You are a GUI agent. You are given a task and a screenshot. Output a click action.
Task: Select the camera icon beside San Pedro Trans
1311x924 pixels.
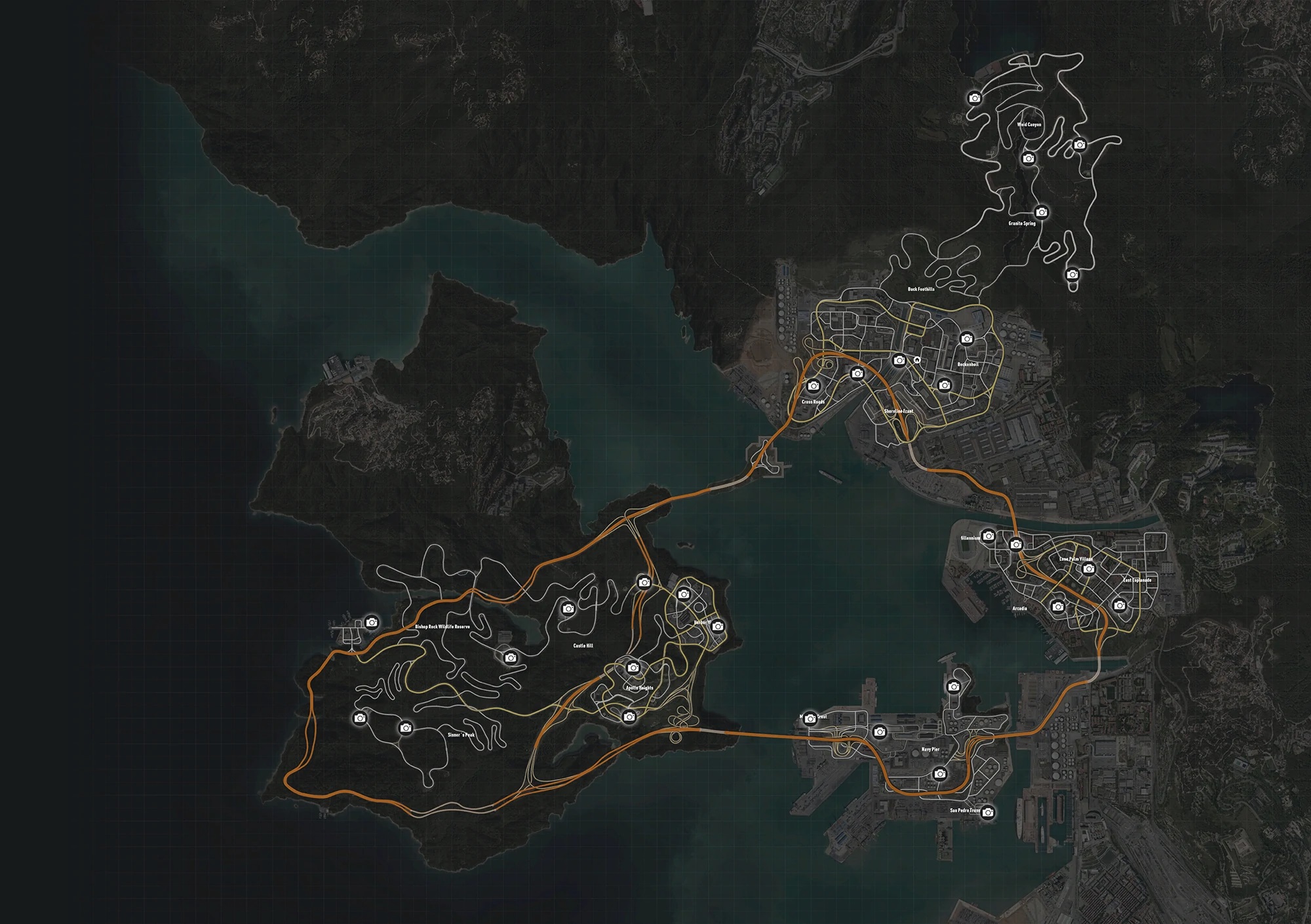coord(988,814)
